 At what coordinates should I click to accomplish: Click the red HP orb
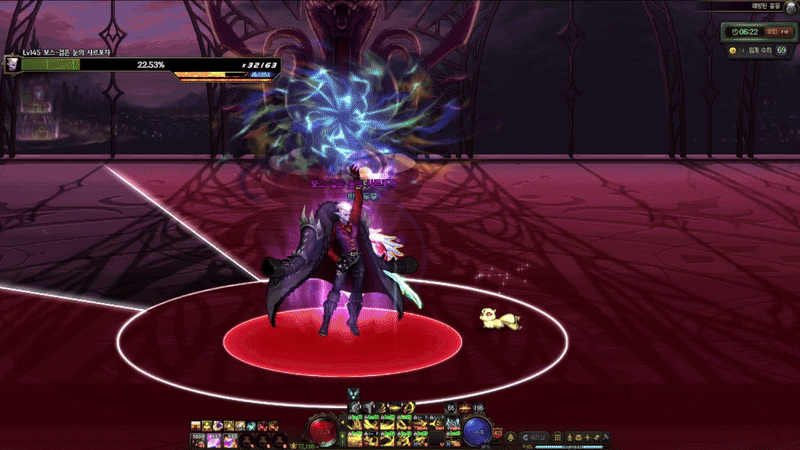click(323, 432)
